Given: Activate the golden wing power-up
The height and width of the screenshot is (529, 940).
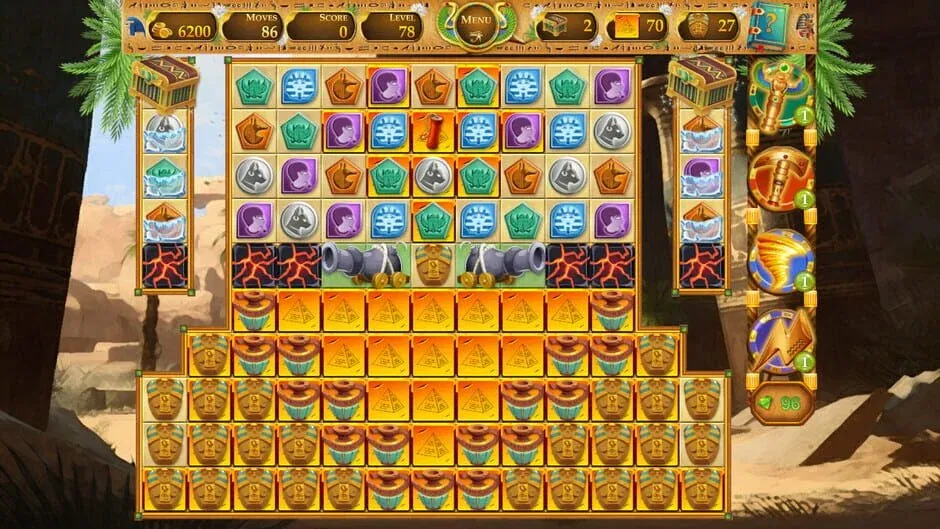Looking at the screenshot, I should pyautogui.click(x=781, y=260).
